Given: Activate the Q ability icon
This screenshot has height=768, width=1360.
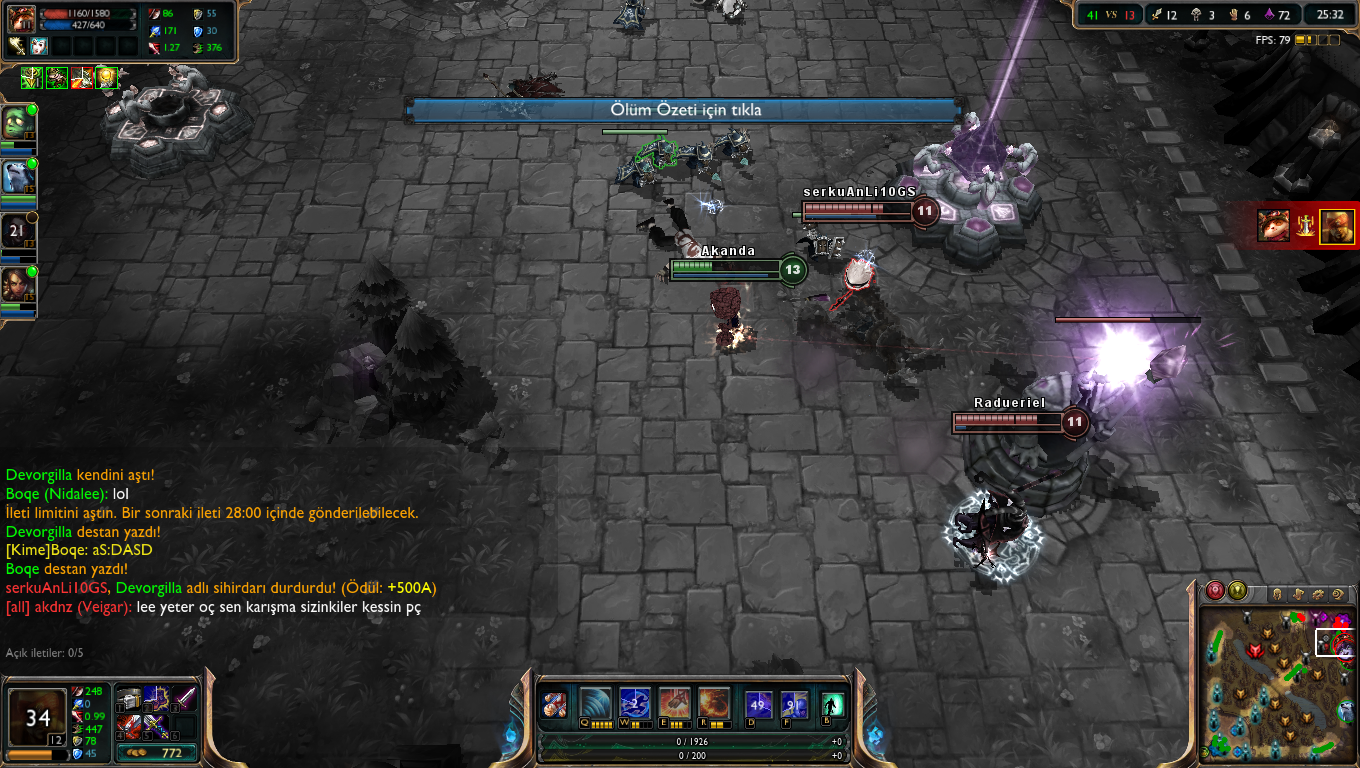Looking at the screenshot, I should pos(595,703).
